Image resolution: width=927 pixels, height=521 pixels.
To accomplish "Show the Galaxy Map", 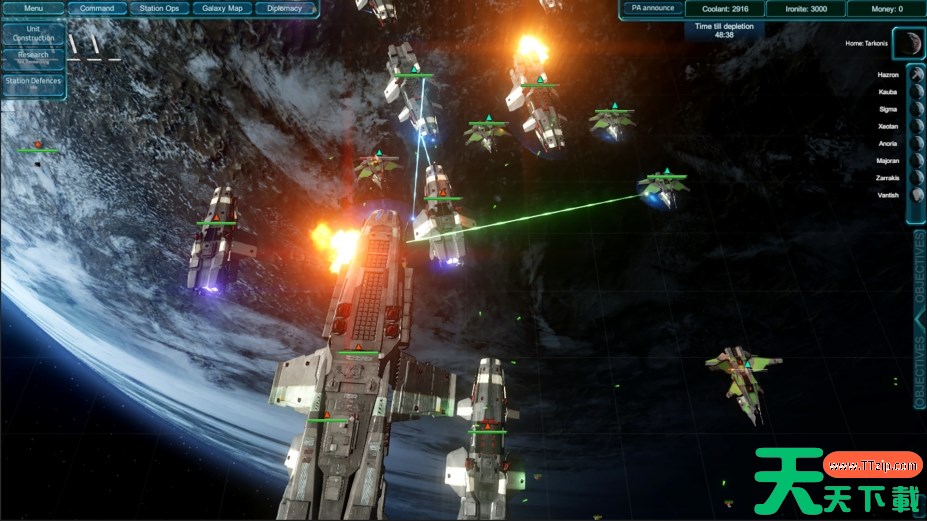I will (222, 8).
